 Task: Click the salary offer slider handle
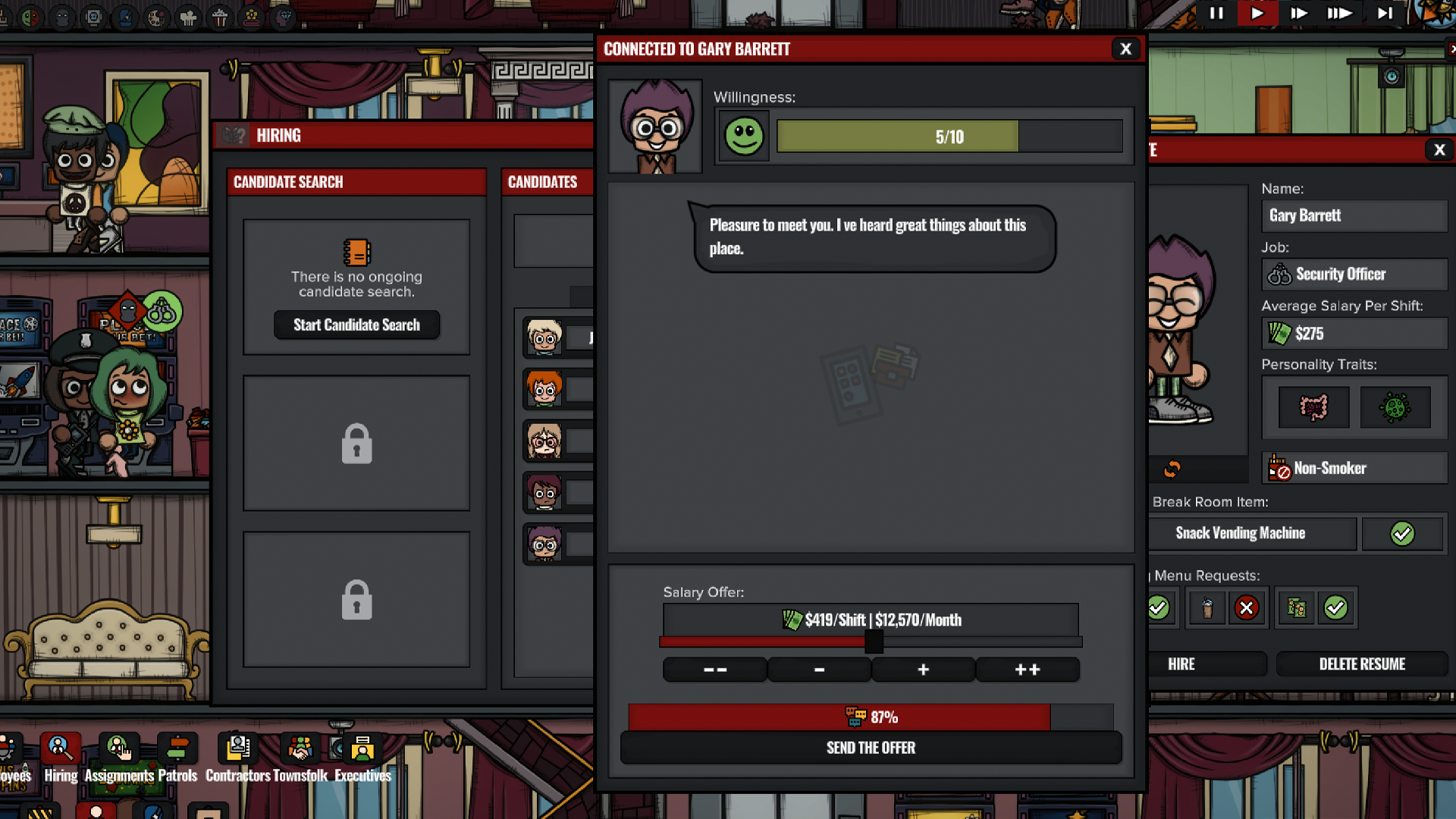pos(874,642)
